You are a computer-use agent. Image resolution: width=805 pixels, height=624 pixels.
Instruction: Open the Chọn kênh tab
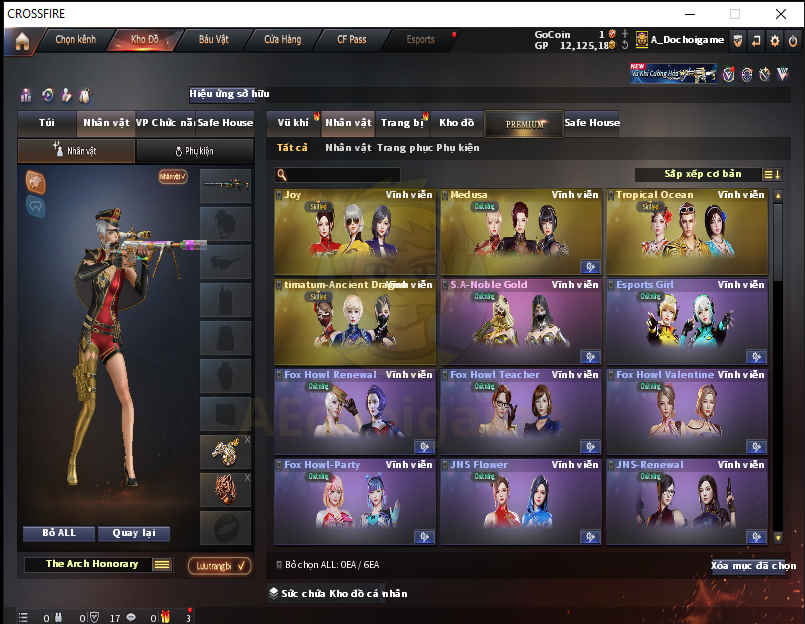(x=76, y=40)
